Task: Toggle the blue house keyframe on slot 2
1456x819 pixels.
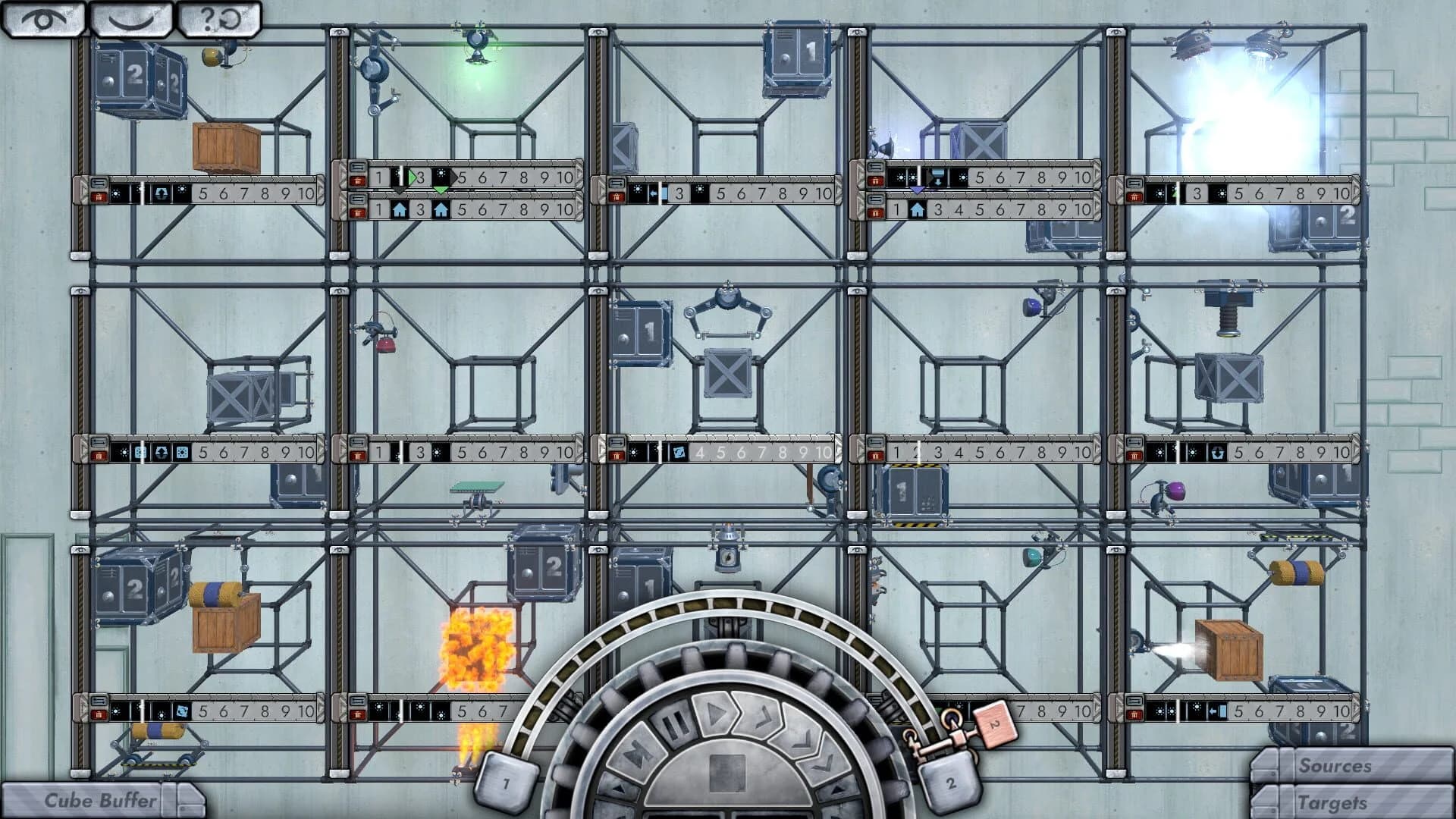Action: click(x=400, y=210)
